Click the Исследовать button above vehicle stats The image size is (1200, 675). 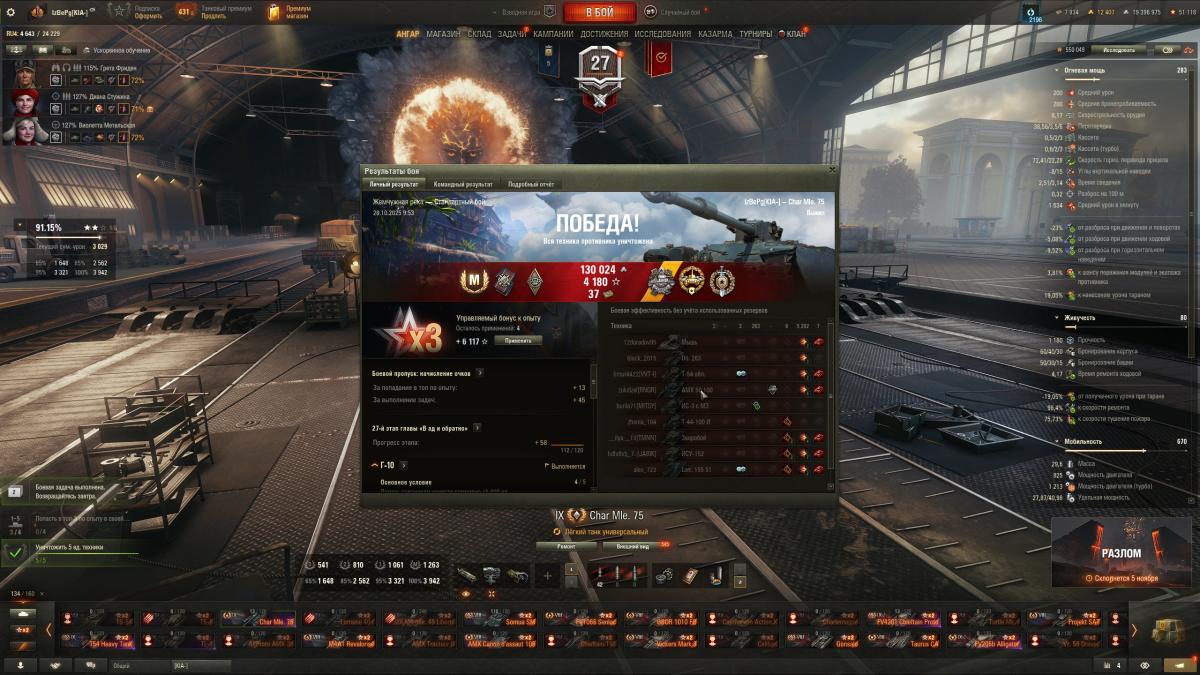tap(1118, 49)
